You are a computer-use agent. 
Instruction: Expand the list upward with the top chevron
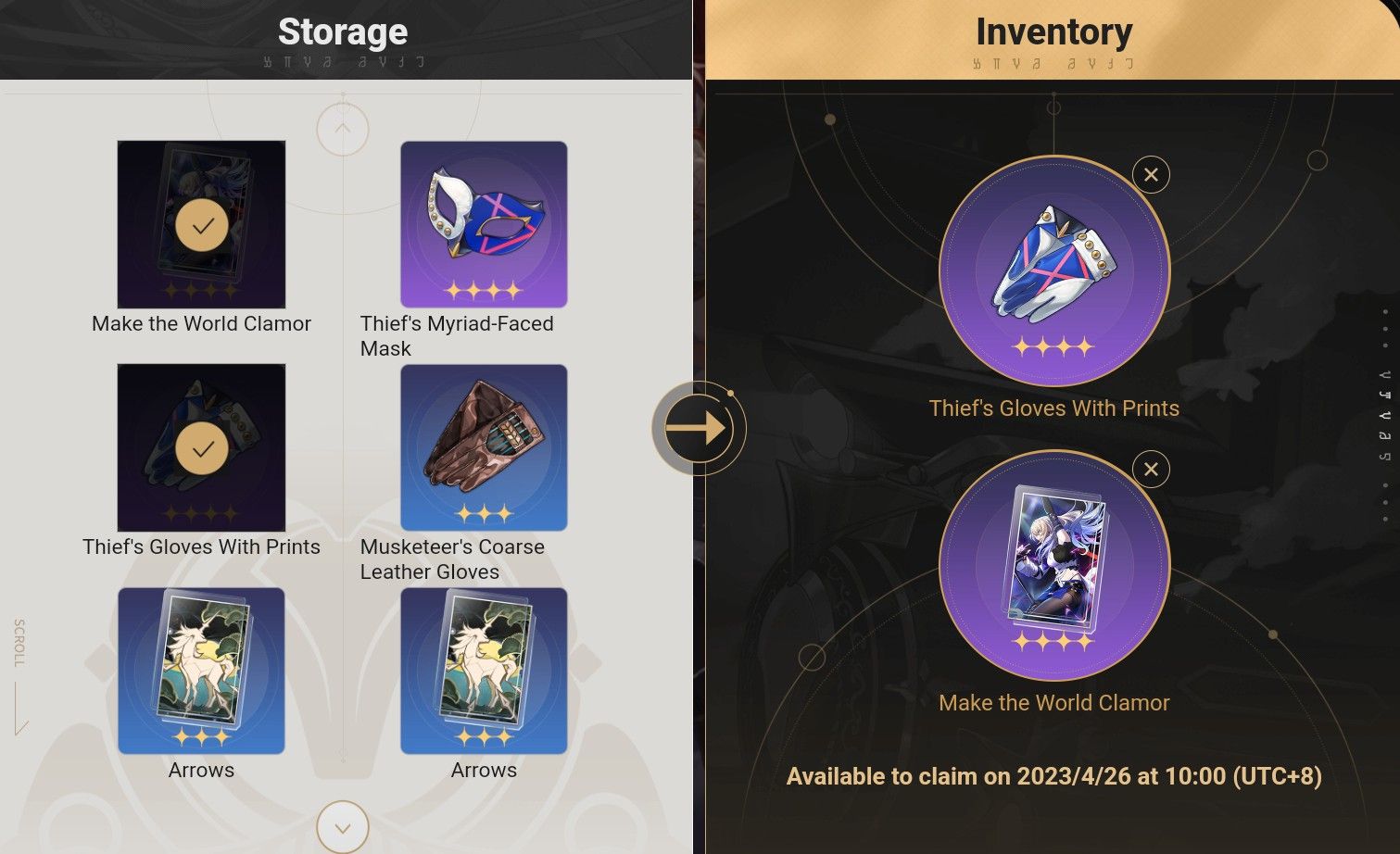click(x=342, y=129)
